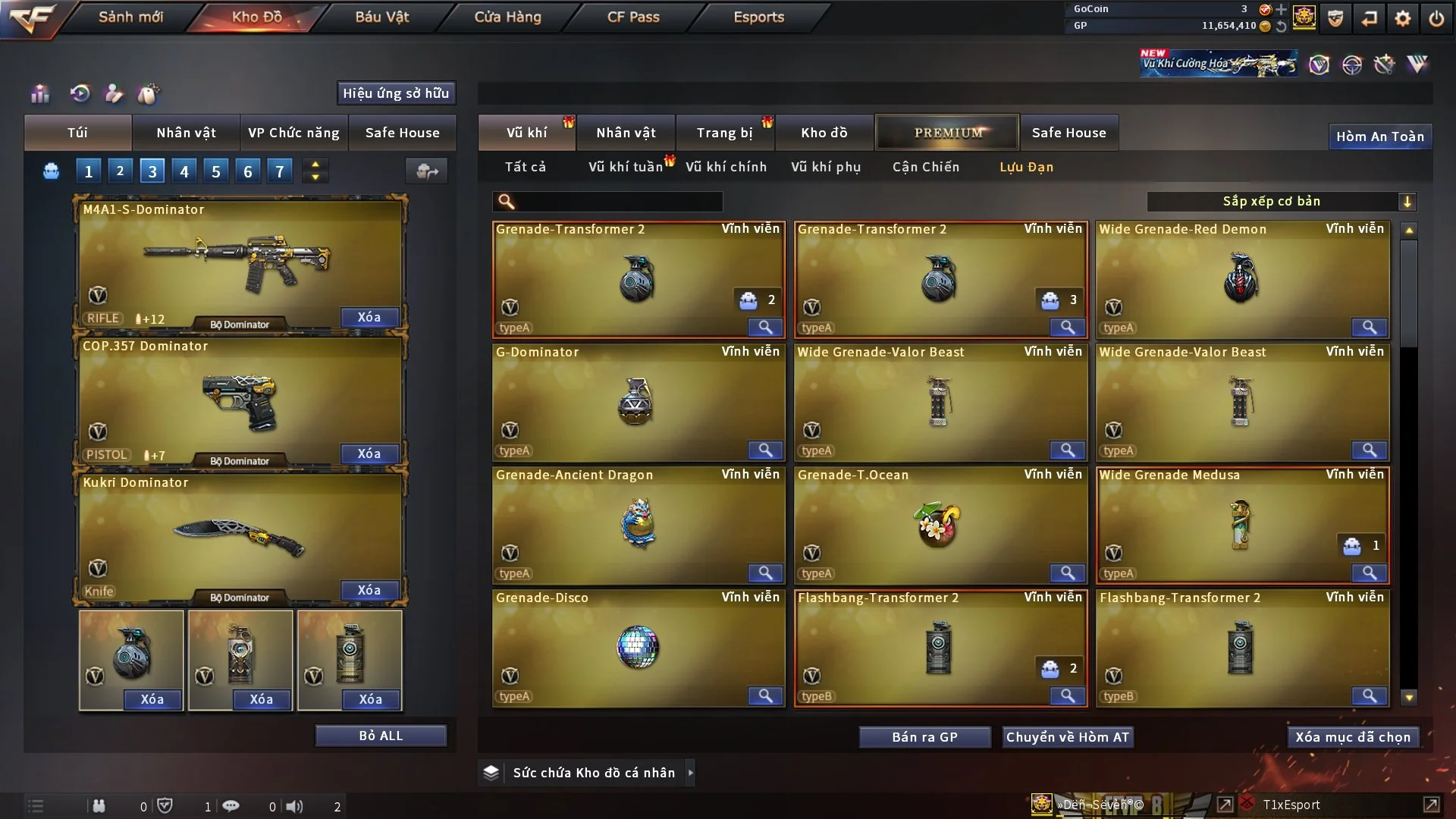Viewport: 1456px width, 819px height.
Task: Click the power exit icon
Action: (1436, 18)
